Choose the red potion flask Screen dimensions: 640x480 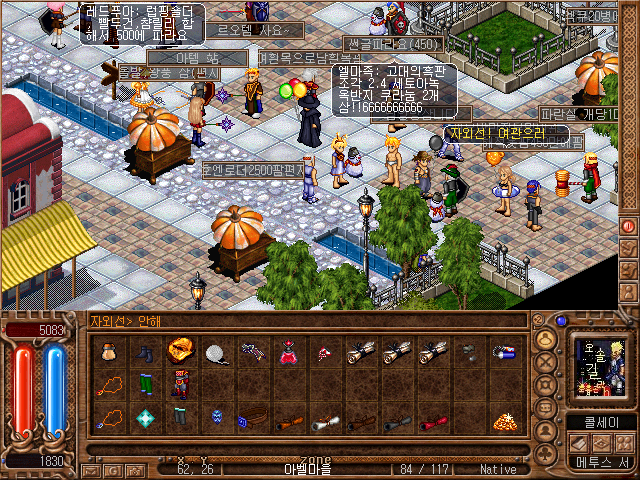[x=287, y=351]
